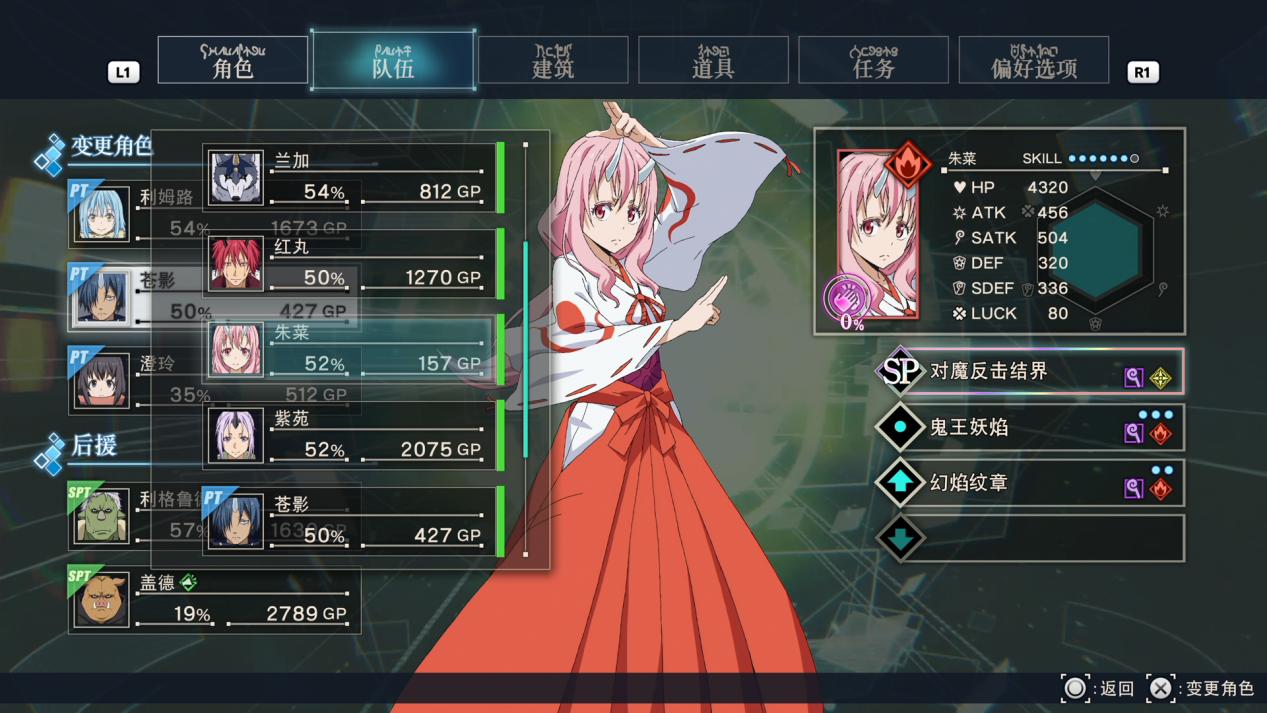Choose 紫苑 as the replacement character
The width and height of the screenshot is (1267, 713).
coord(350,436)
